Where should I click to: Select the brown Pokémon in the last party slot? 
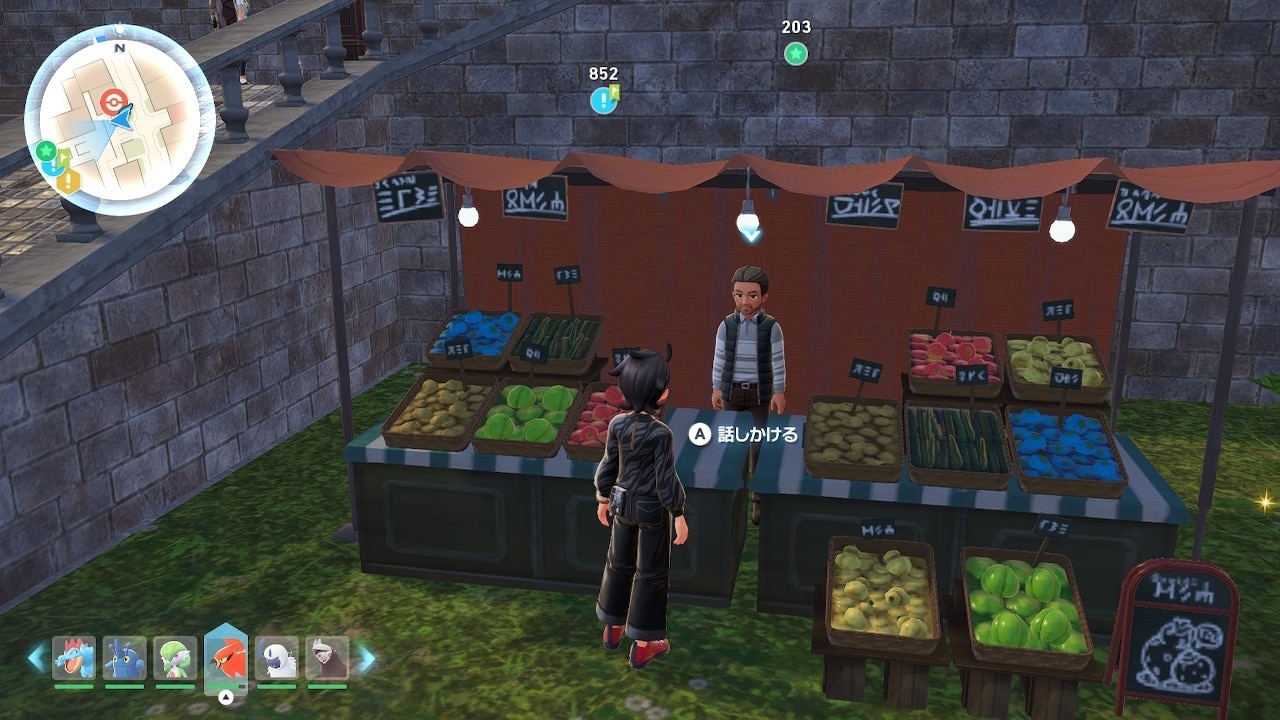click(x=327, y=658)
